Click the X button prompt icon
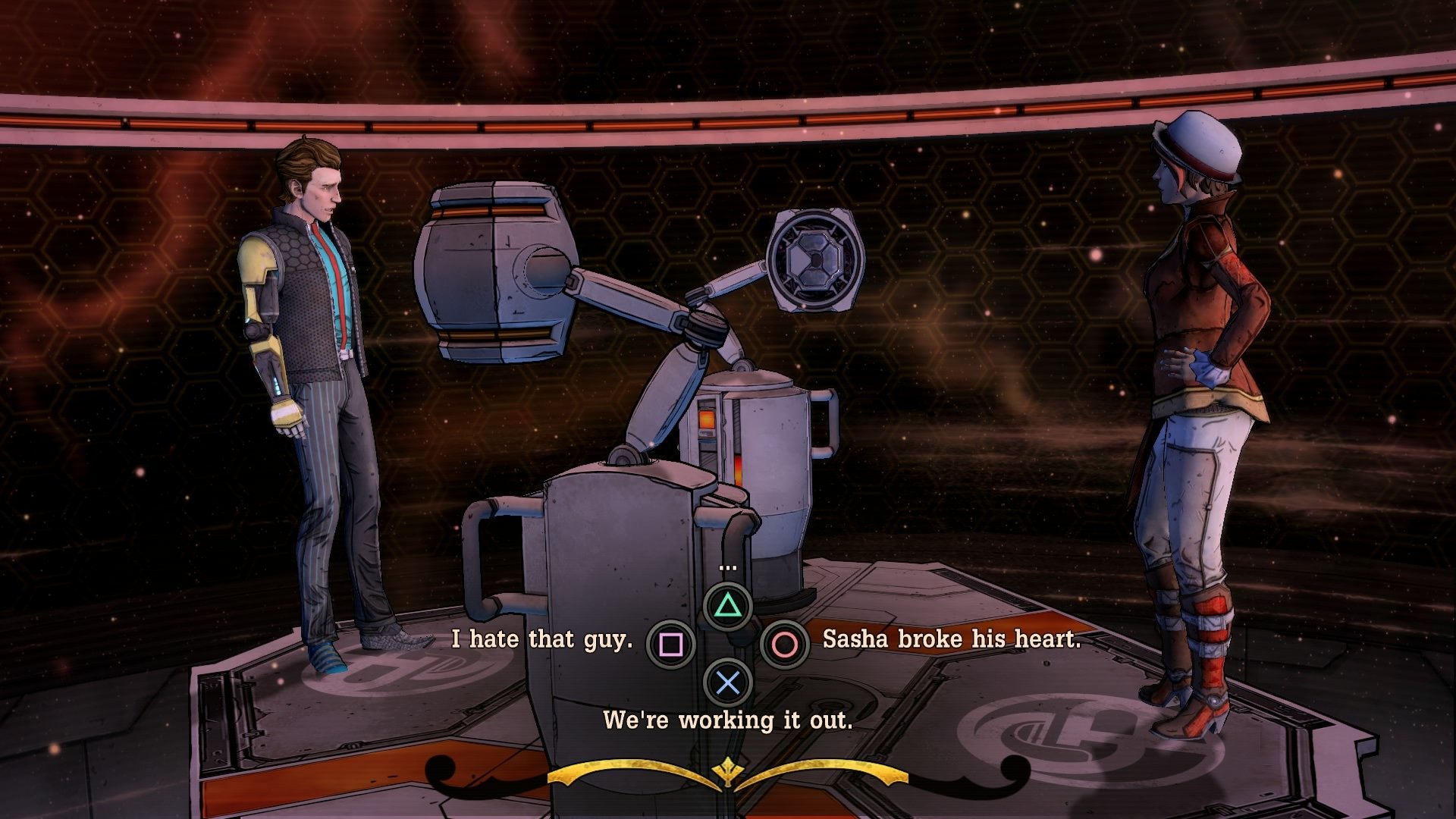Screen dimensions: 1456x819 click(727, 681)
